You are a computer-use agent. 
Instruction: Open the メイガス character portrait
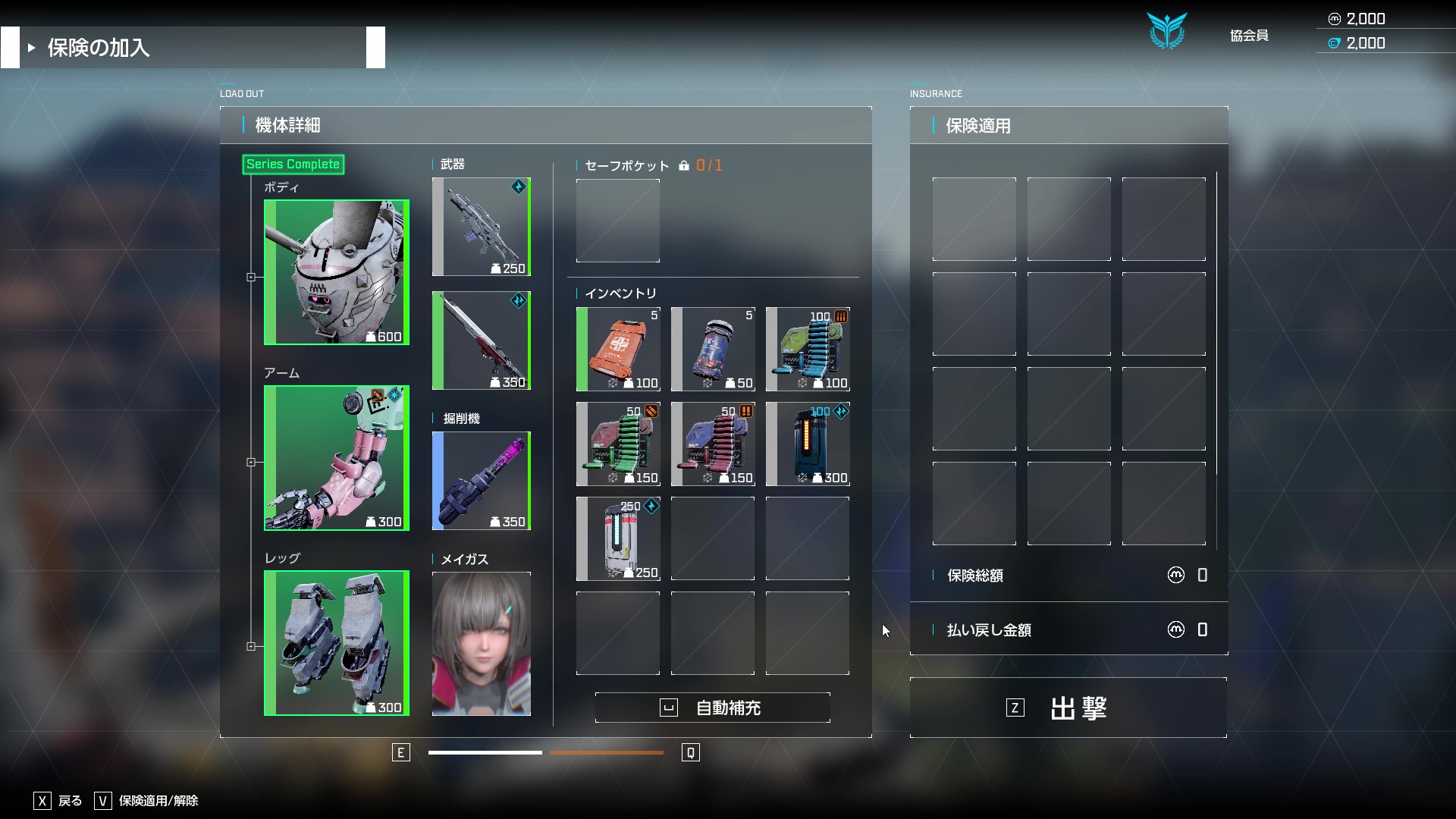[481, 643]
